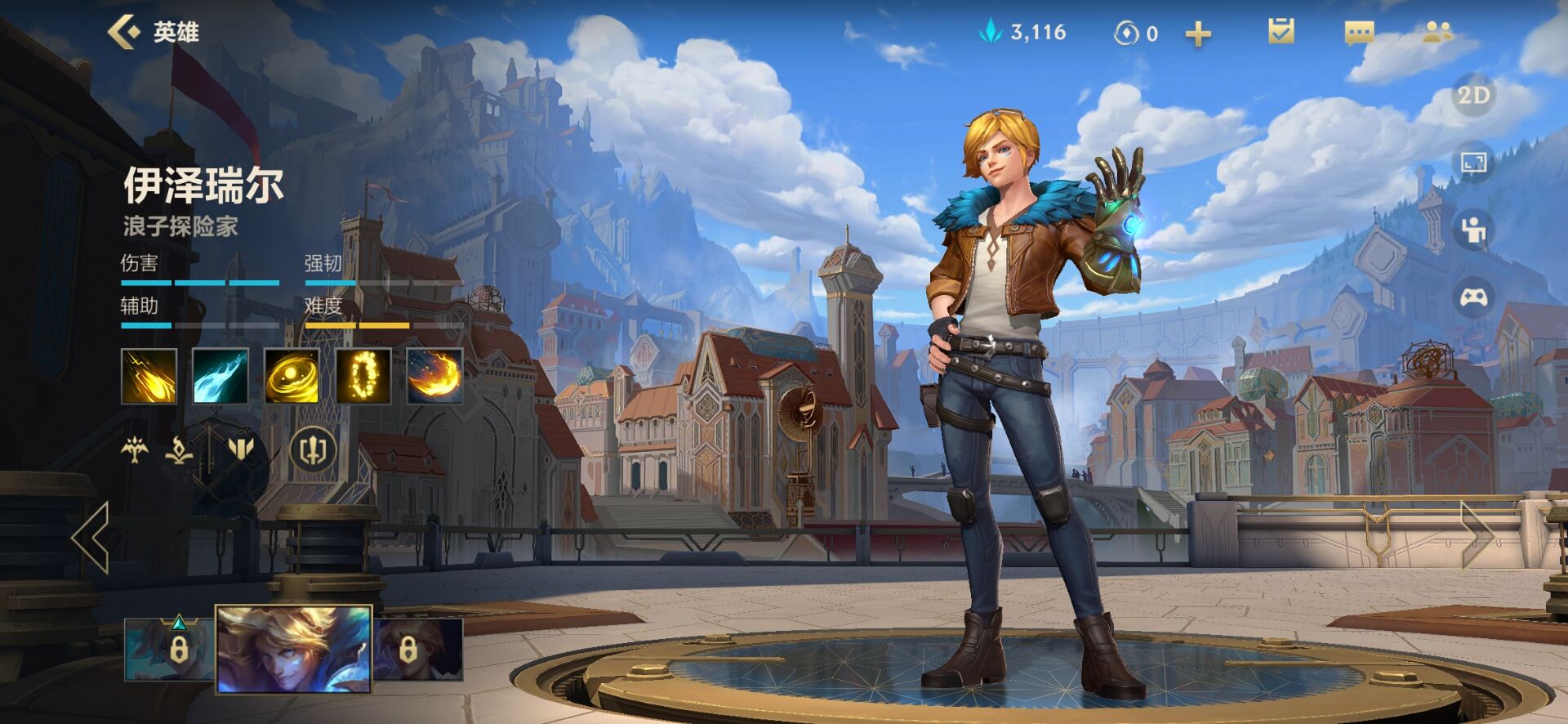Screen dimensions: 1568x724
Task: Show the next champion with right arrow
Action: coord(1477,535)
